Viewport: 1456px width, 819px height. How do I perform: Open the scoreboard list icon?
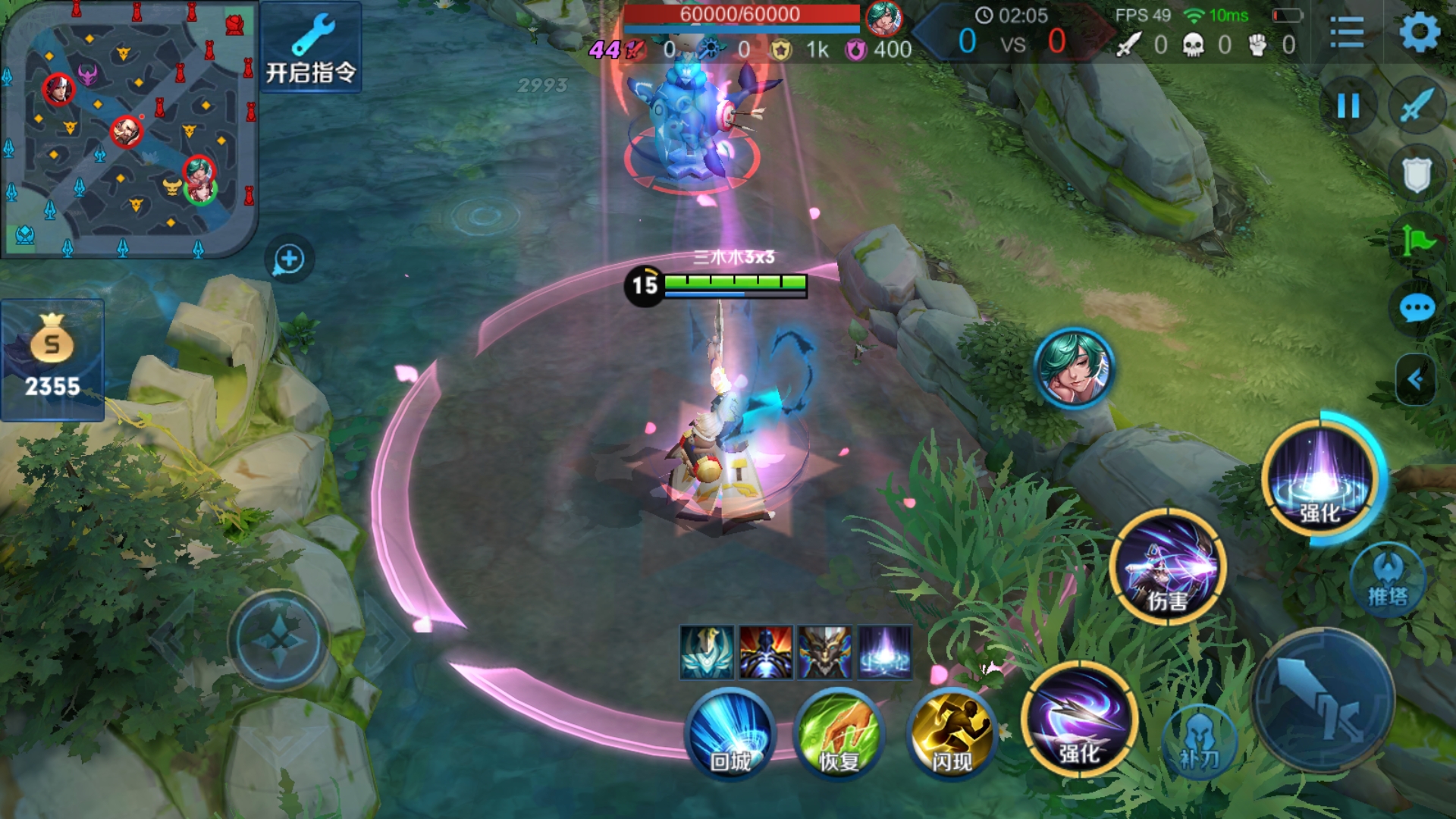point(1347,33)
